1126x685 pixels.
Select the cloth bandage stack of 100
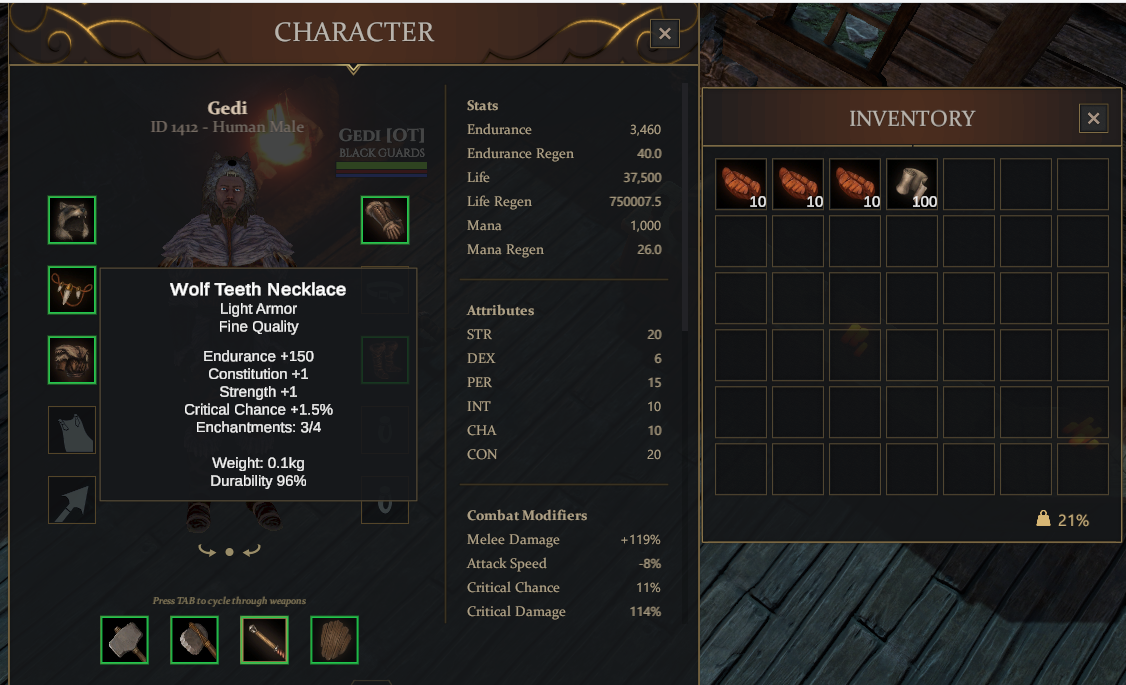[912, 184]
